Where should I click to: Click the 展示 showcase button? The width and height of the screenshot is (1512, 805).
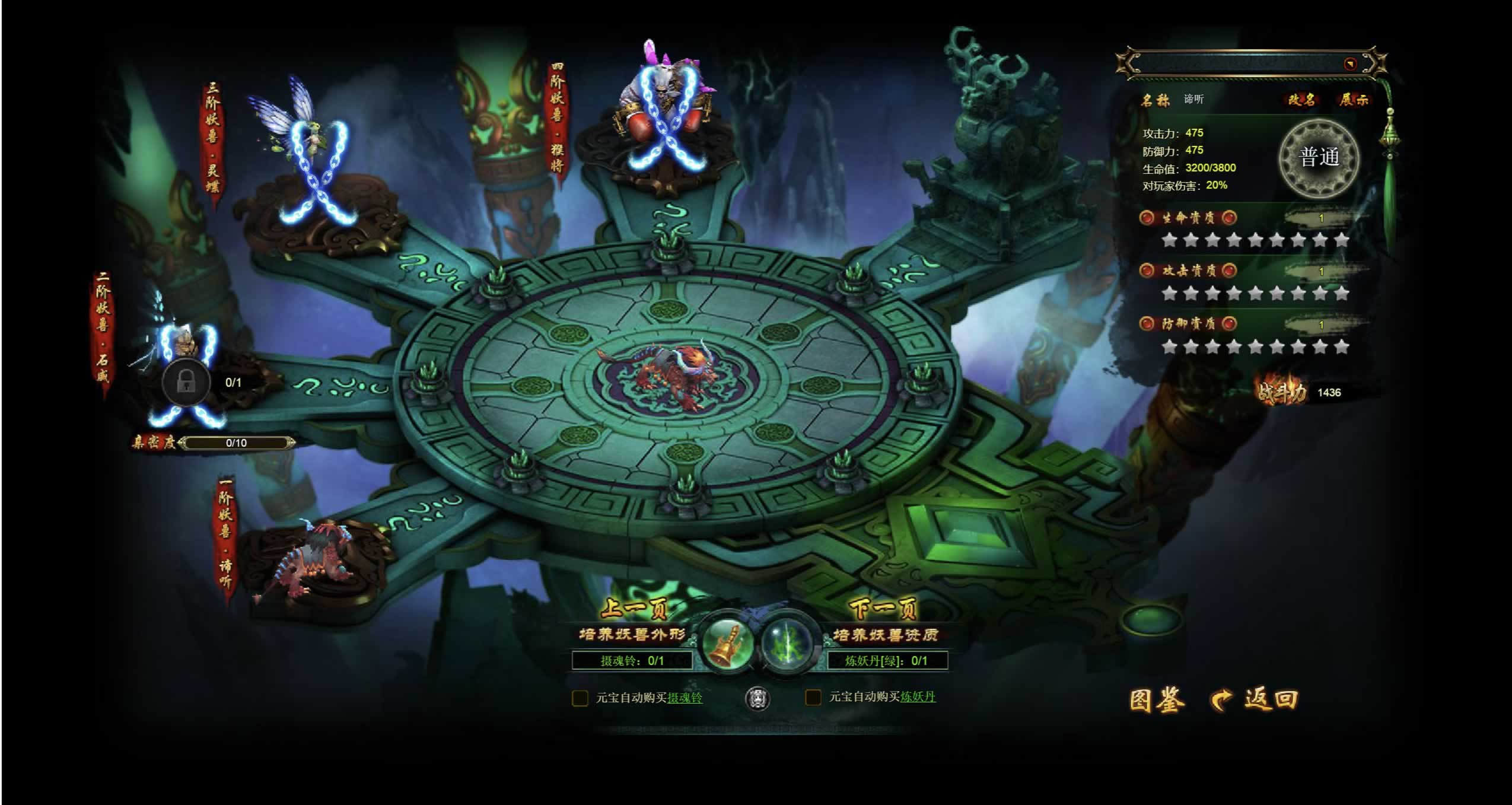click(1353, 100)
